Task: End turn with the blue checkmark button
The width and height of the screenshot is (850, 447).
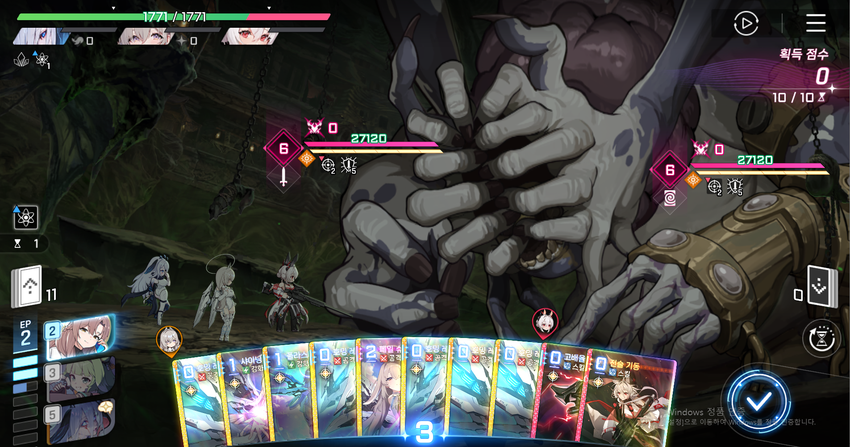Action: click(759, 403)
